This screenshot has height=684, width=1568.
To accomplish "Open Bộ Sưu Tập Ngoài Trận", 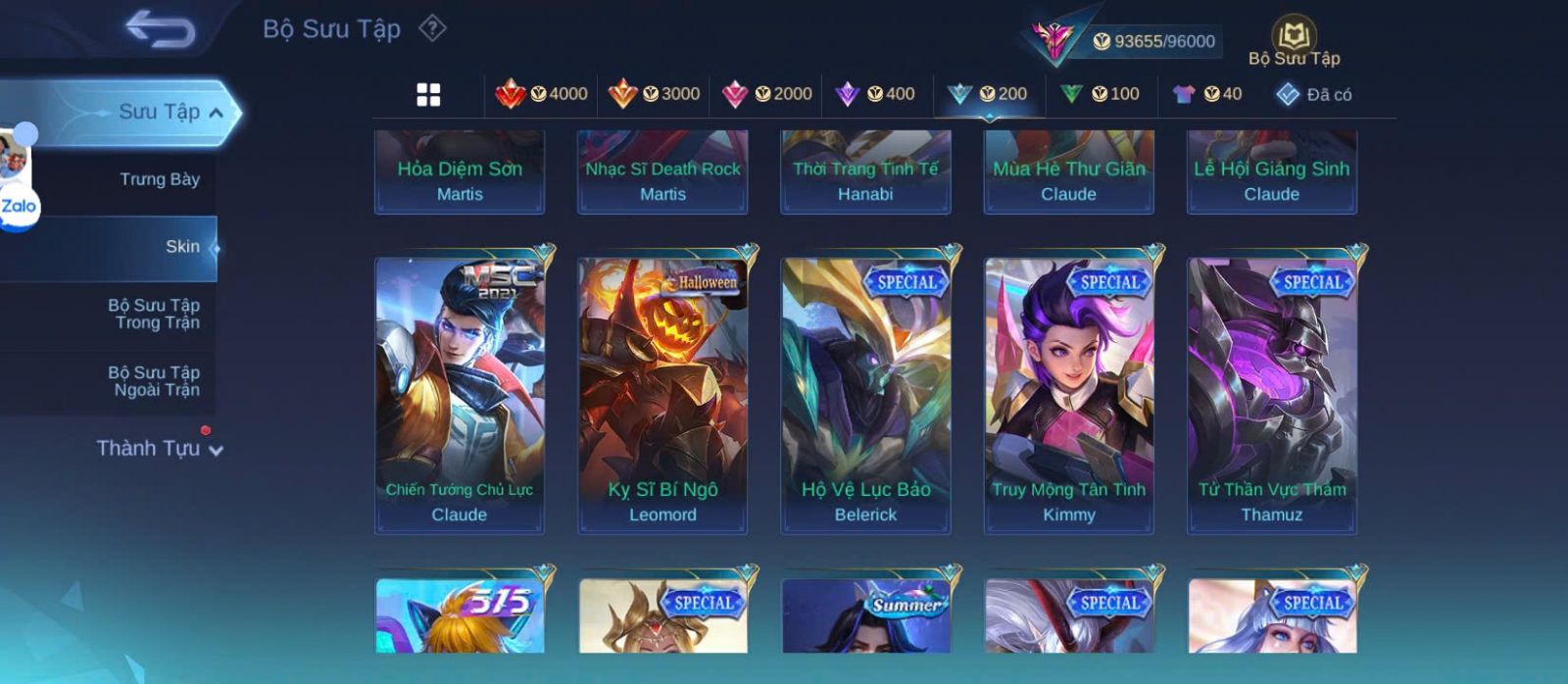I will tap(155, 381).
